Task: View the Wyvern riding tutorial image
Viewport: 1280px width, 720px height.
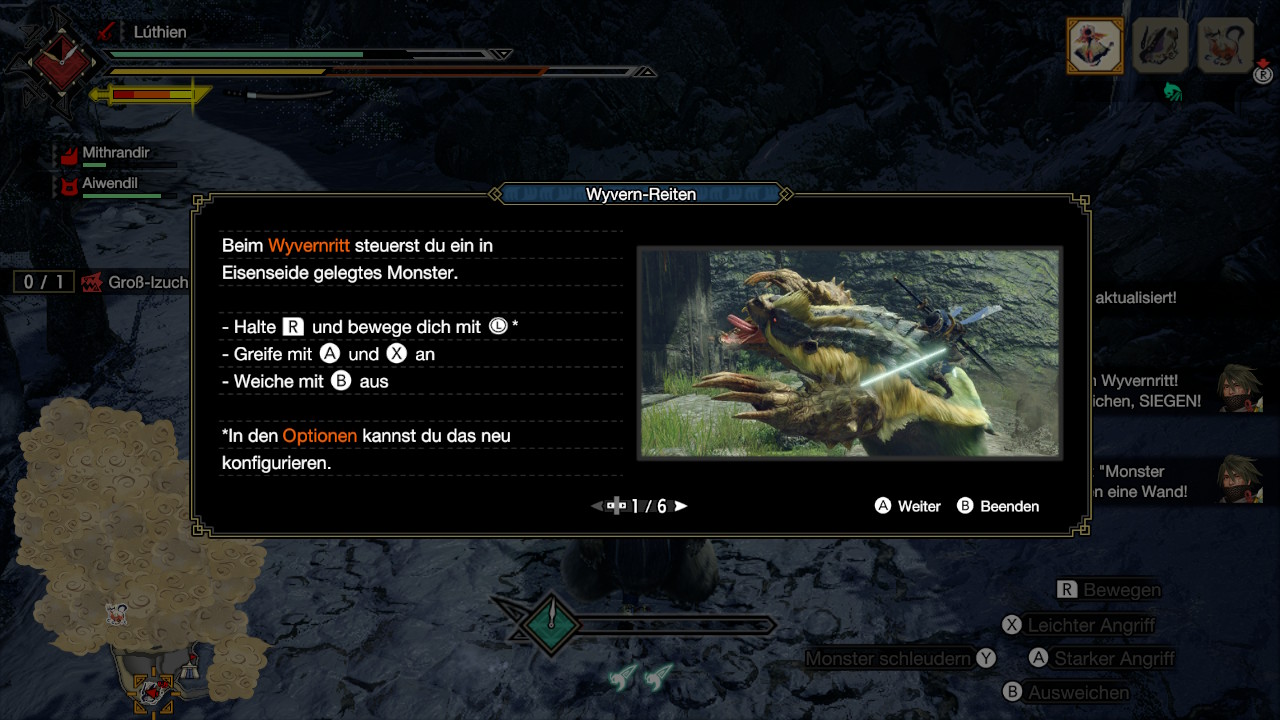Action: click(x=849, y=353)
